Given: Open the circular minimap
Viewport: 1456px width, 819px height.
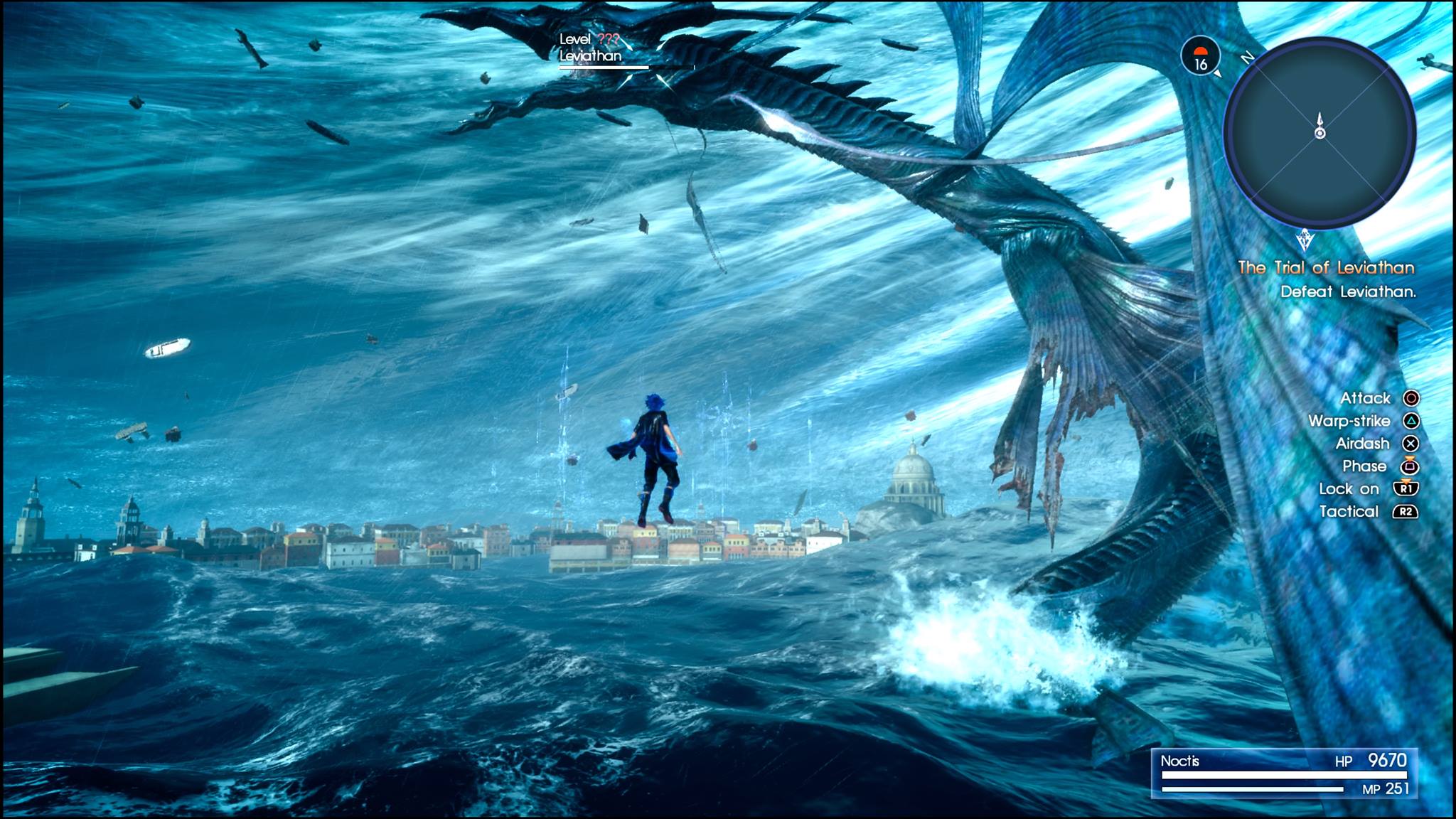Looking at the screenshot, I should pyautogui.click(x=1319, y=134).
